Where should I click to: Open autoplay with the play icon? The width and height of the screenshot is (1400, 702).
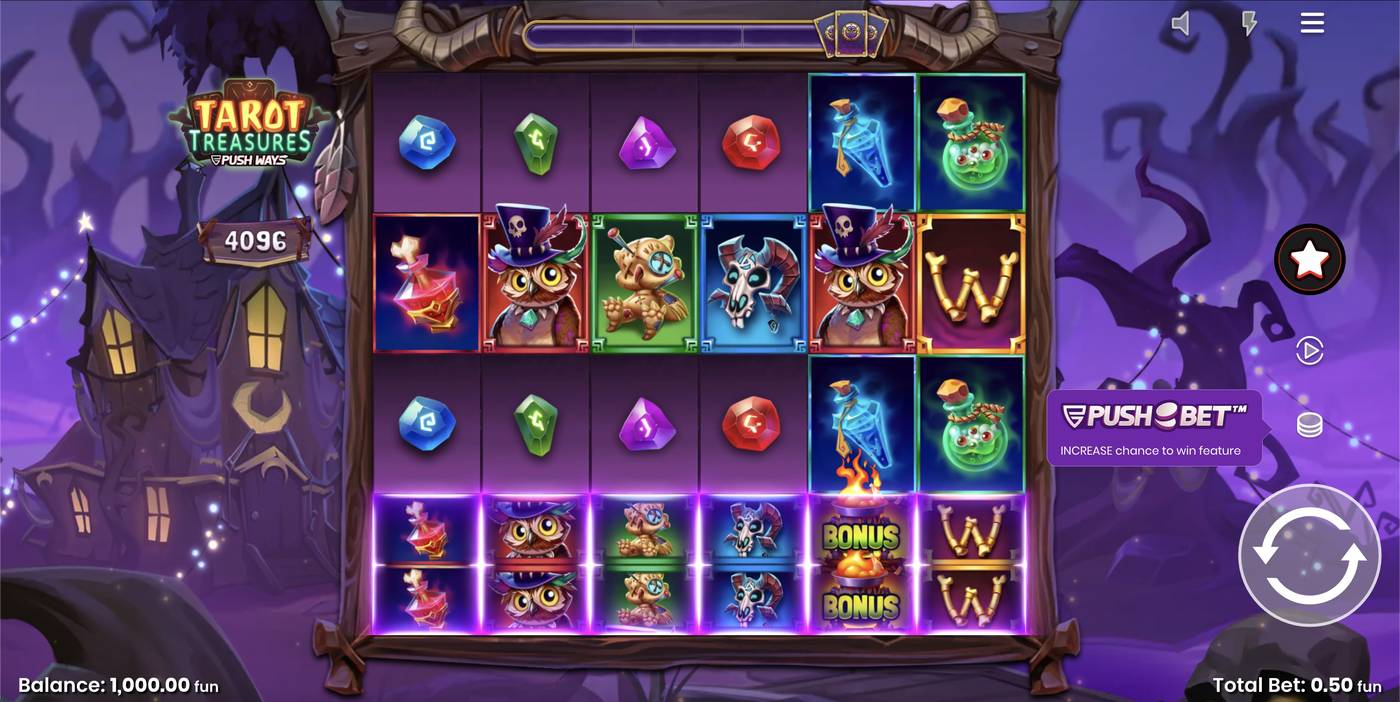[1309, 351]
